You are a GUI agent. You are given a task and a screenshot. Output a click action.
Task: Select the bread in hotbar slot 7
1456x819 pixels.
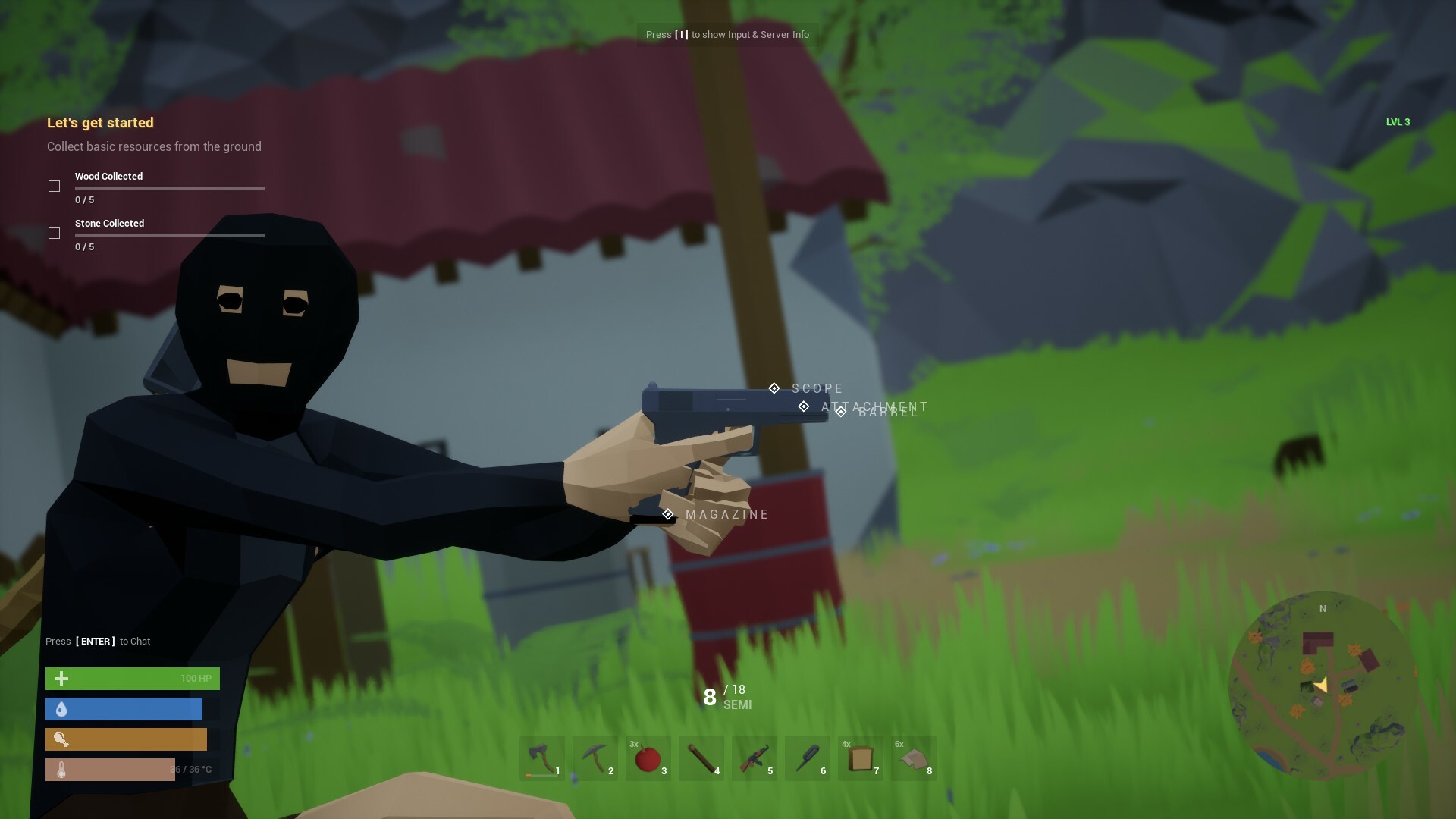tap(861, 758)
